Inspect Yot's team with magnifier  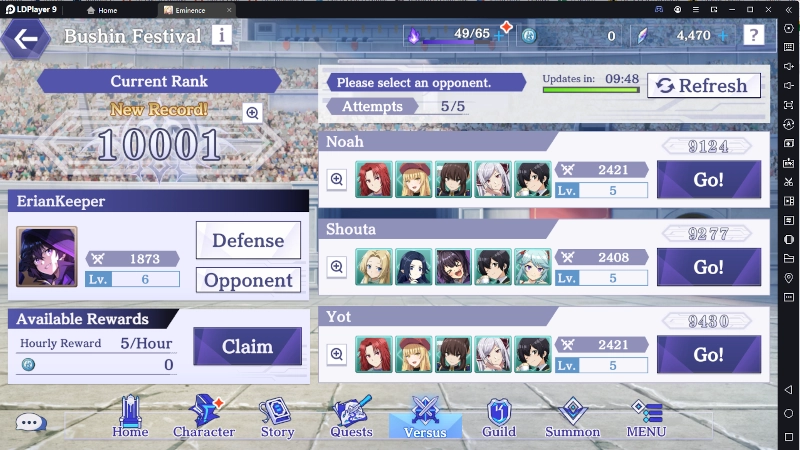tap(337, 354)
